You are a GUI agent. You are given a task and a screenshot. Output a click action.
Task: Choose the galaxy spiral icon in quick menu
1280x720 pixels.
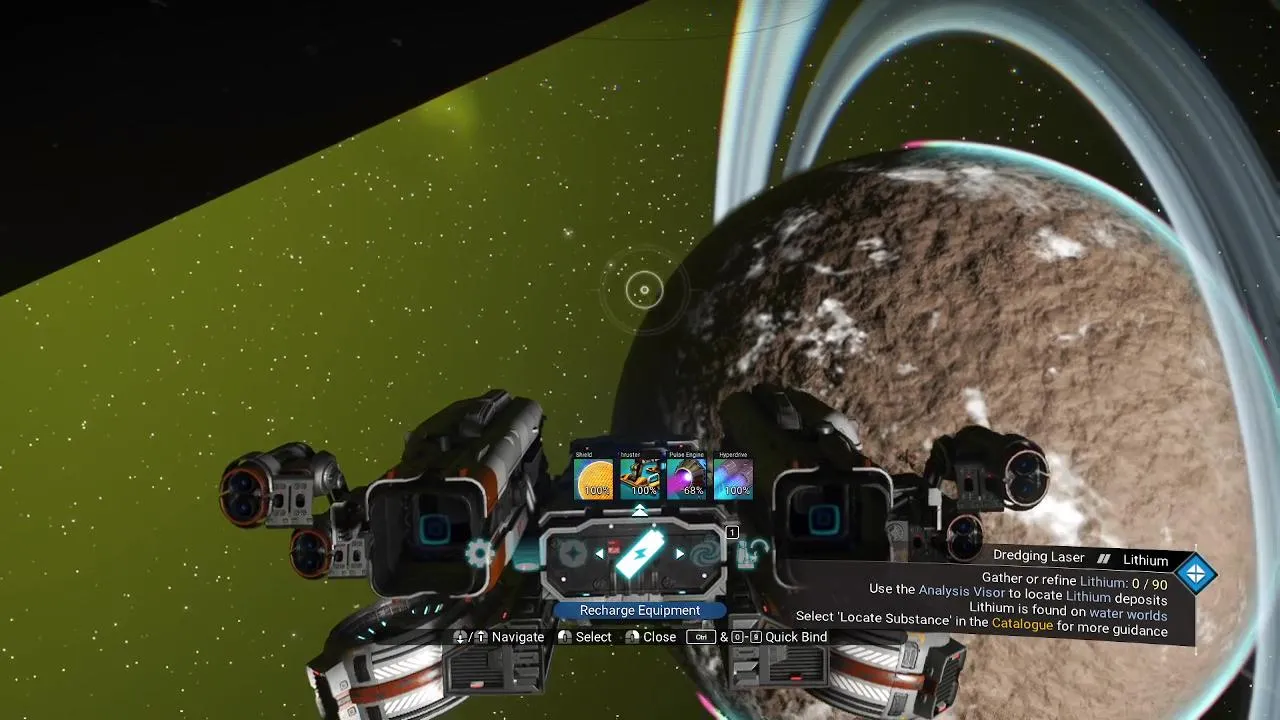tap(704, 554)
